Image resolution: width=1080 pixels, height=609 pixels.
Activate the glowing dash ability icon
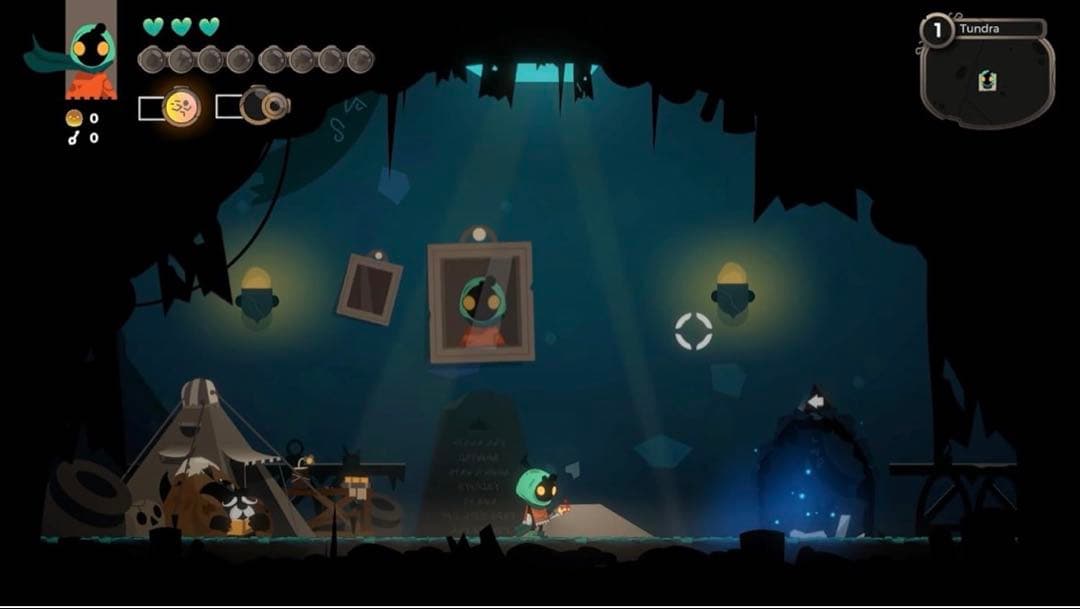[181, 106]
